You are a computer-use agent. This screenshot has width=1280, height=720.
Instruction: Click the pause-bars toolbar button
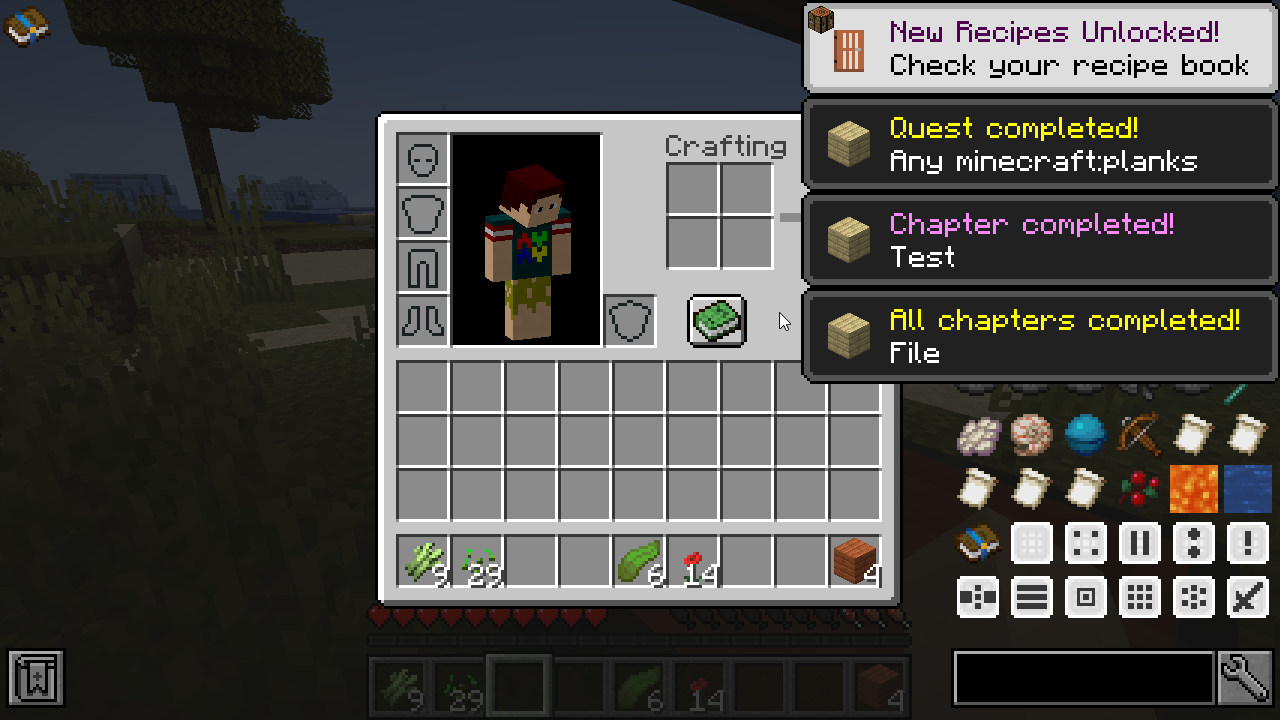1138,543
